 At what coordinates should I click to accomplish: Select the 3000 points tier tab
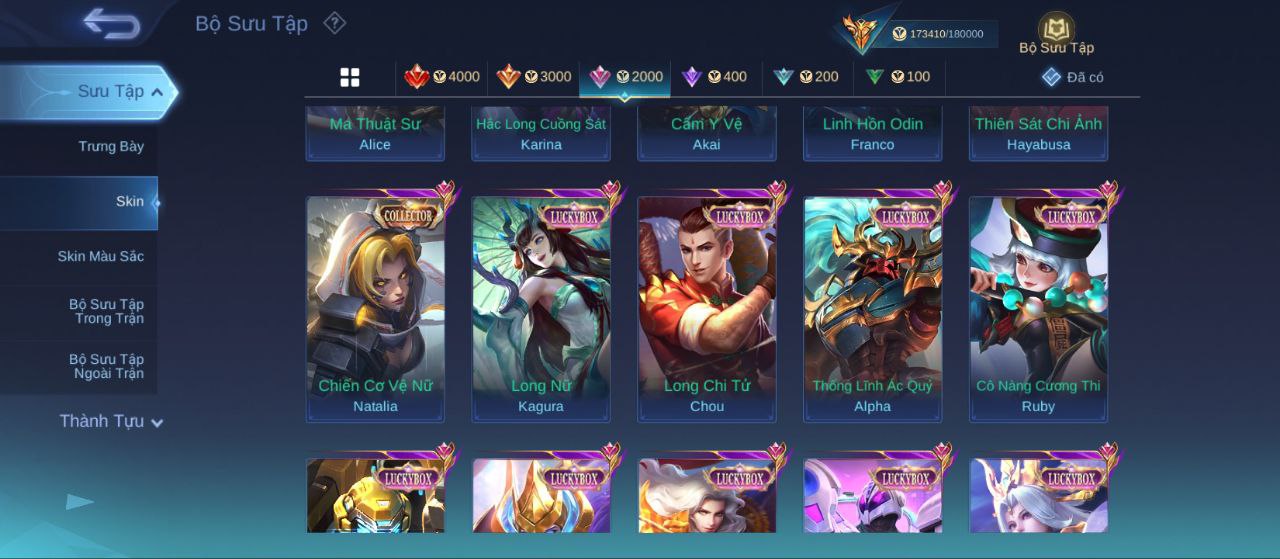tap(534, 77)
